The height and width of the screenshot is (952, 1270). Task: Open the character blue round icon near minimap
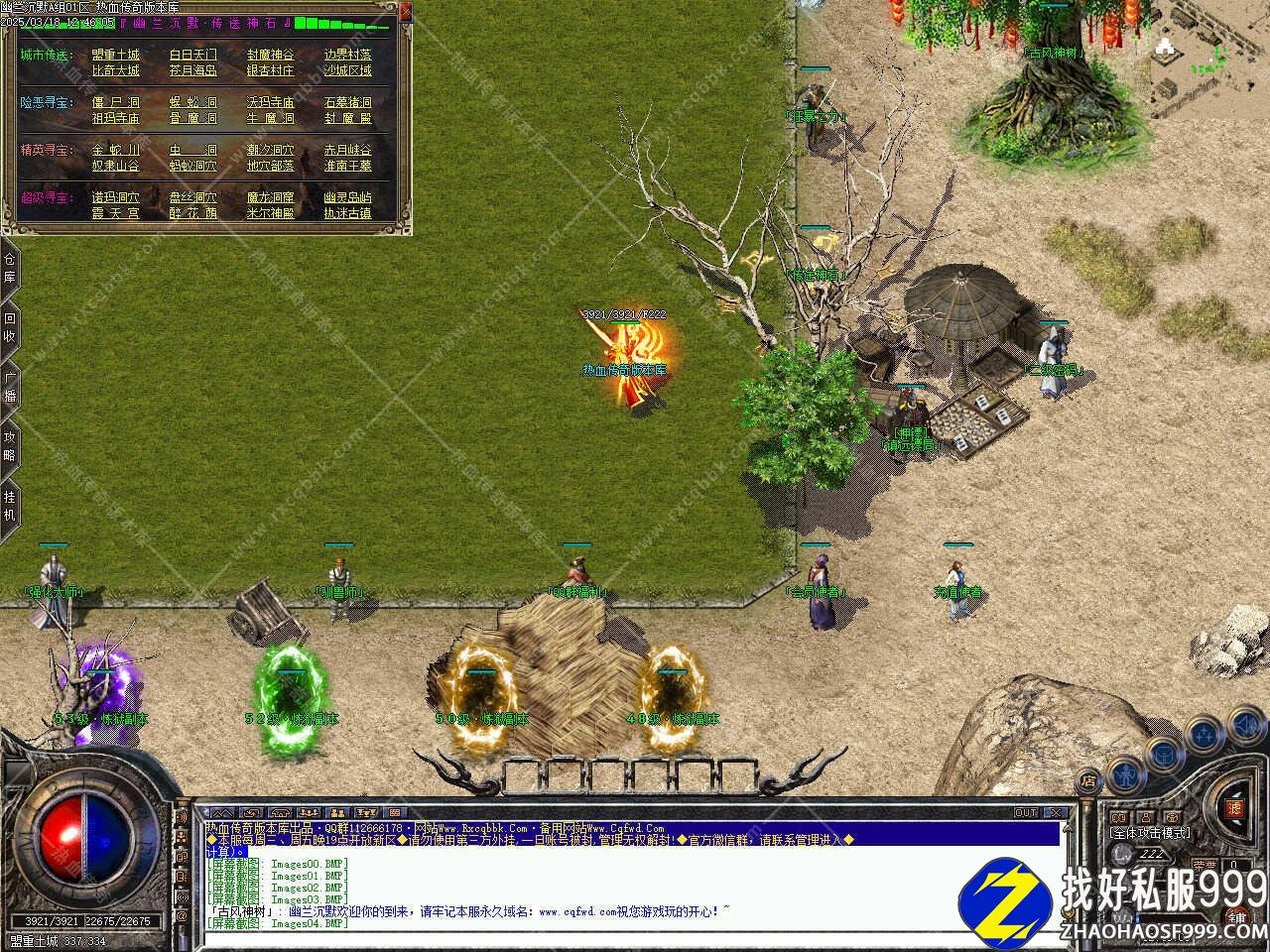(1126, 773)
